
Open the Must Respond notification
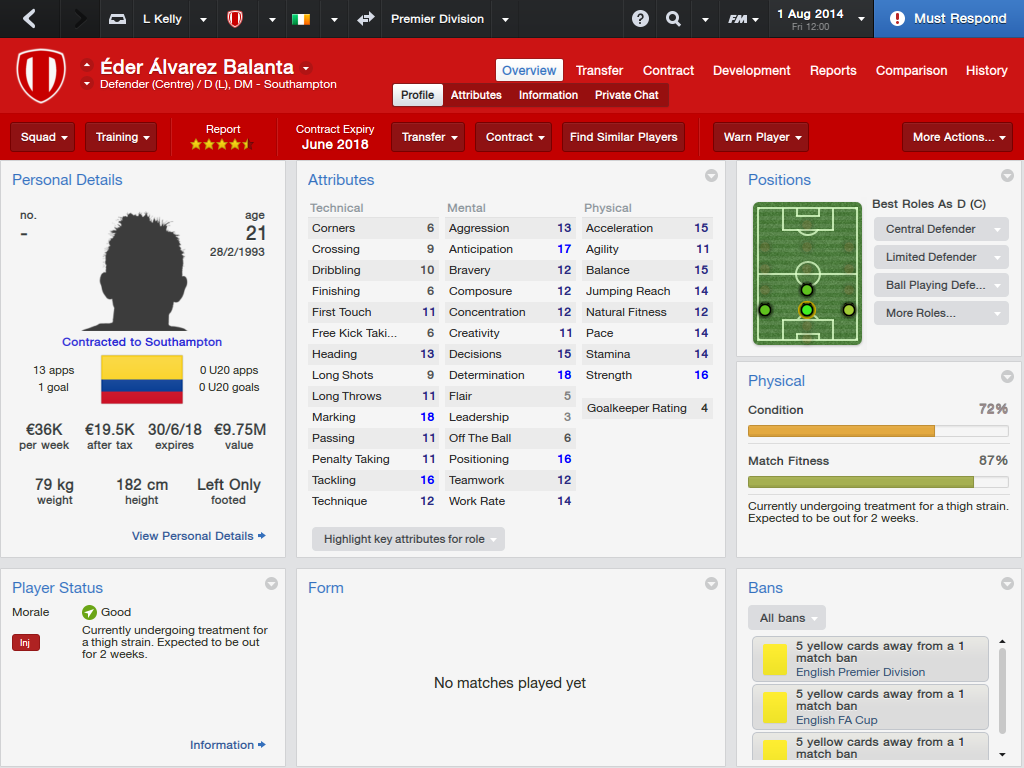(948, 19)
